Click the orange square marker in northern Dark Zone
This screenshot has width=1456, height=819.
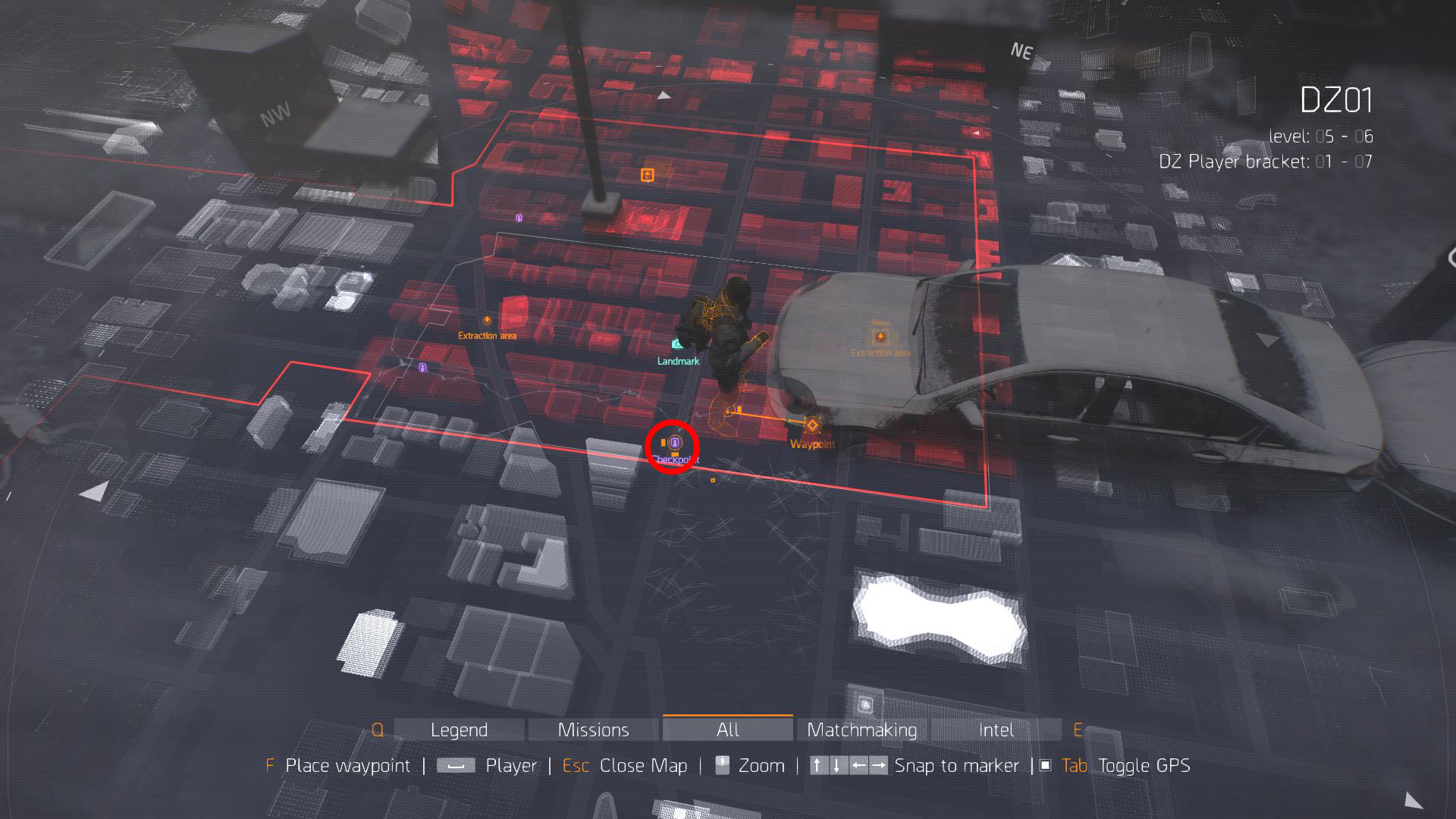(x=647, y=175)
